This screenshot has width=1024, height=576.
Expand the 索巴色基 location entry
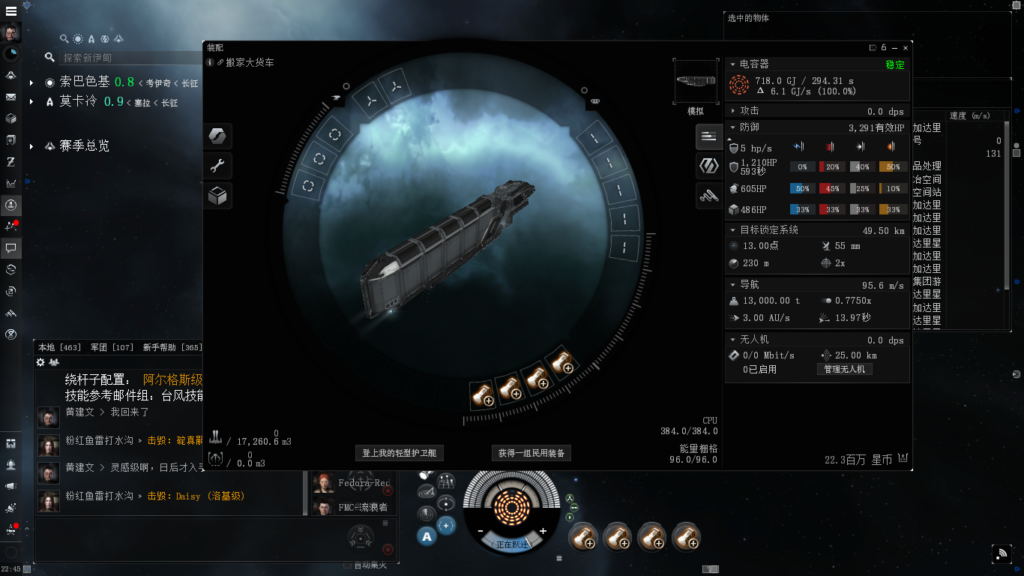tap(33, 82)
